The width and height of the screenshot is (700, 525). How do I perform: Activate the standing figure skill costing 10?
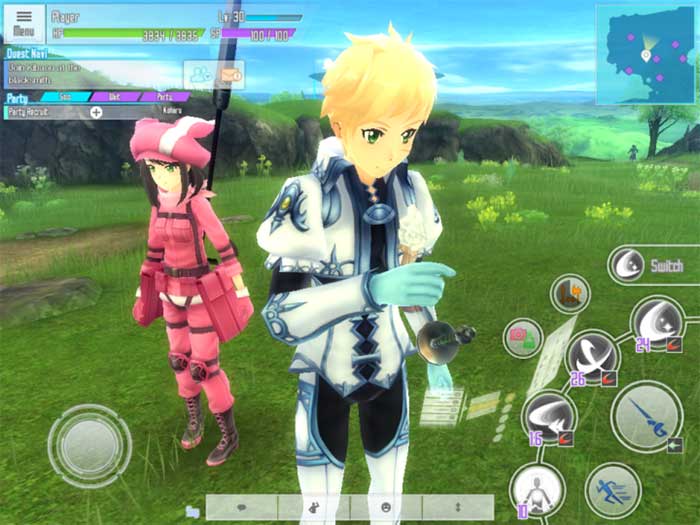[537, 490]
